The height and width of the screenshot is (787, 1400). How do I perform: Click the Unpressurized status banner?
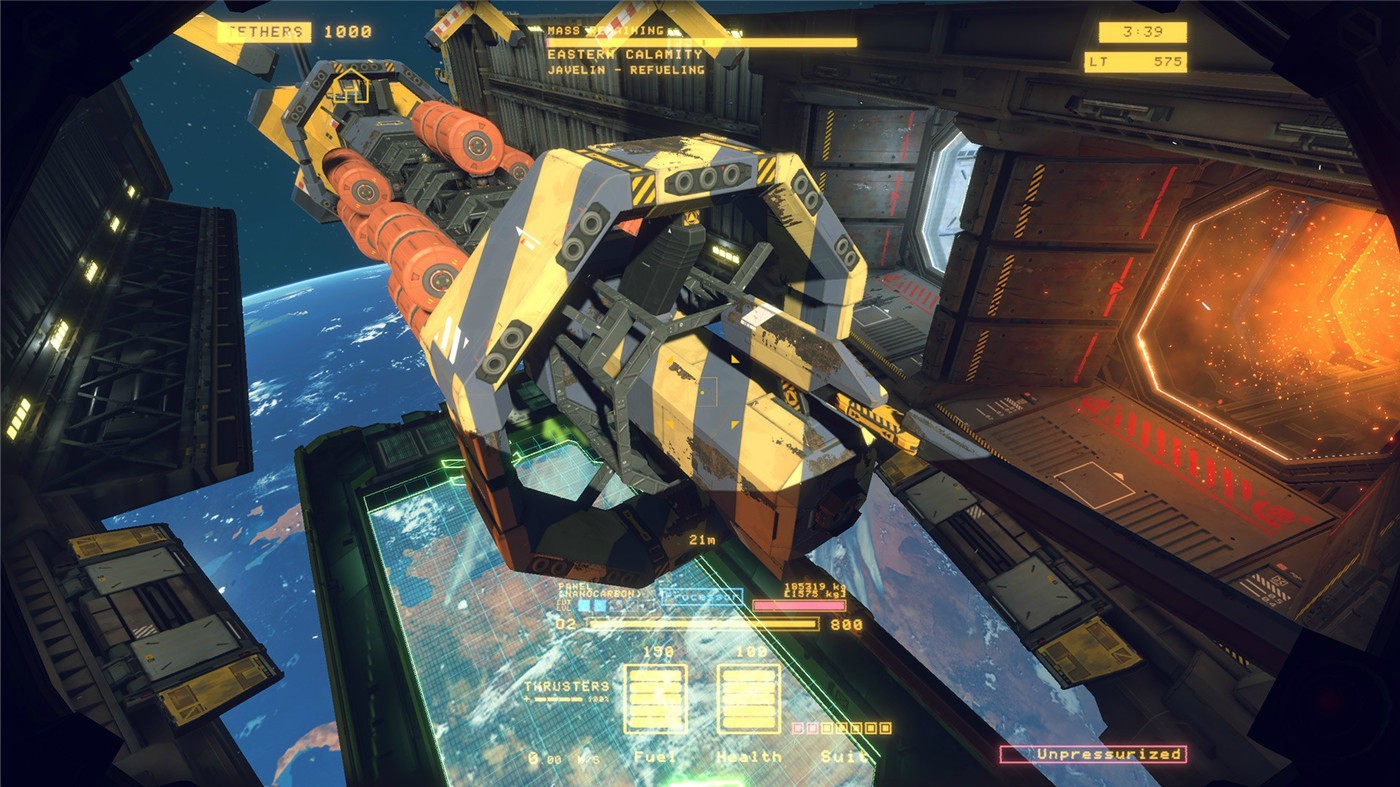coord(1092,753)
